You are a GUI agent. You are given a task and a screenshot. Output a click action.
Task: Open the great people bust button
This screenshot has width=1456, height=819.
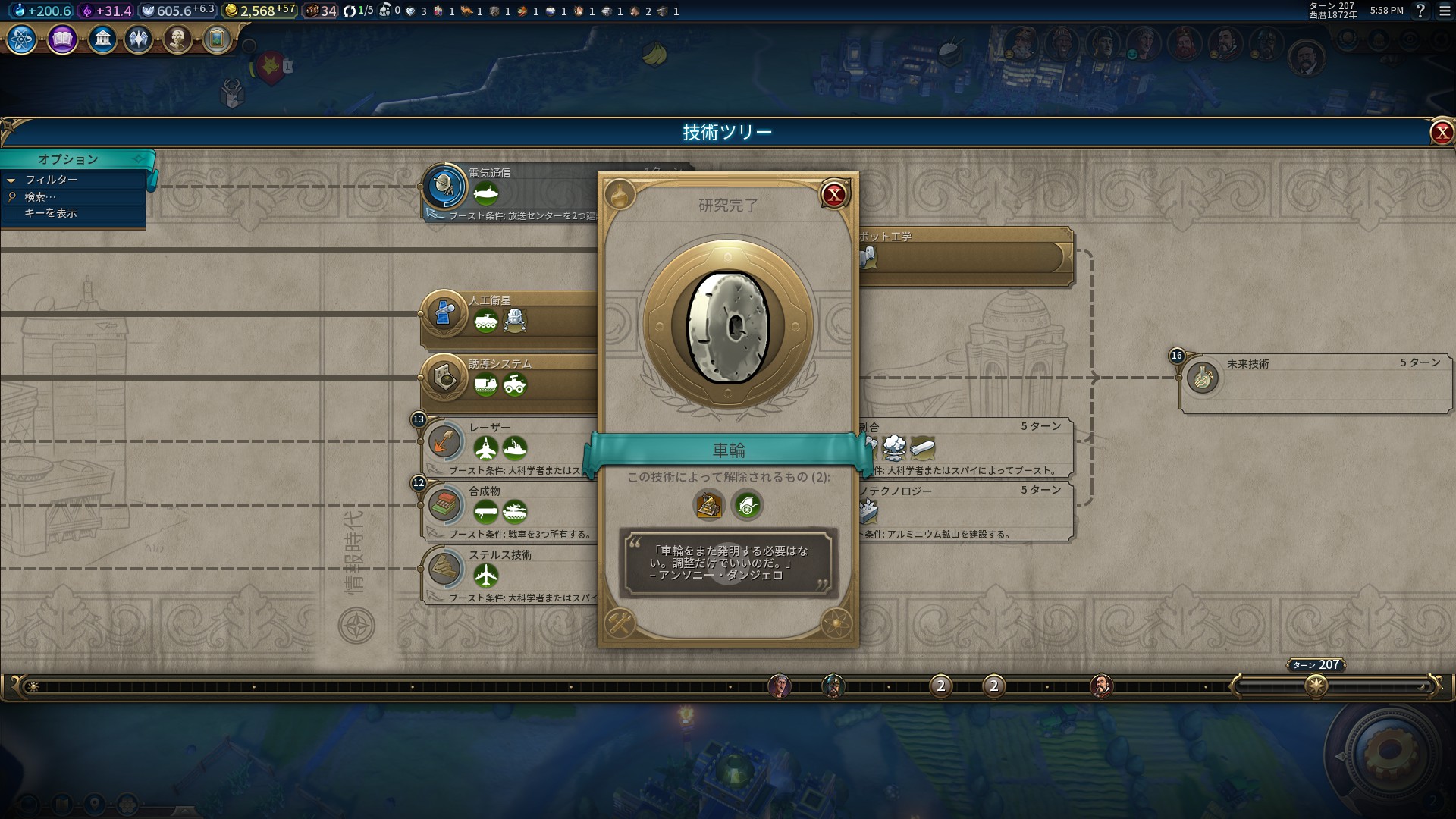click(177, 39)
